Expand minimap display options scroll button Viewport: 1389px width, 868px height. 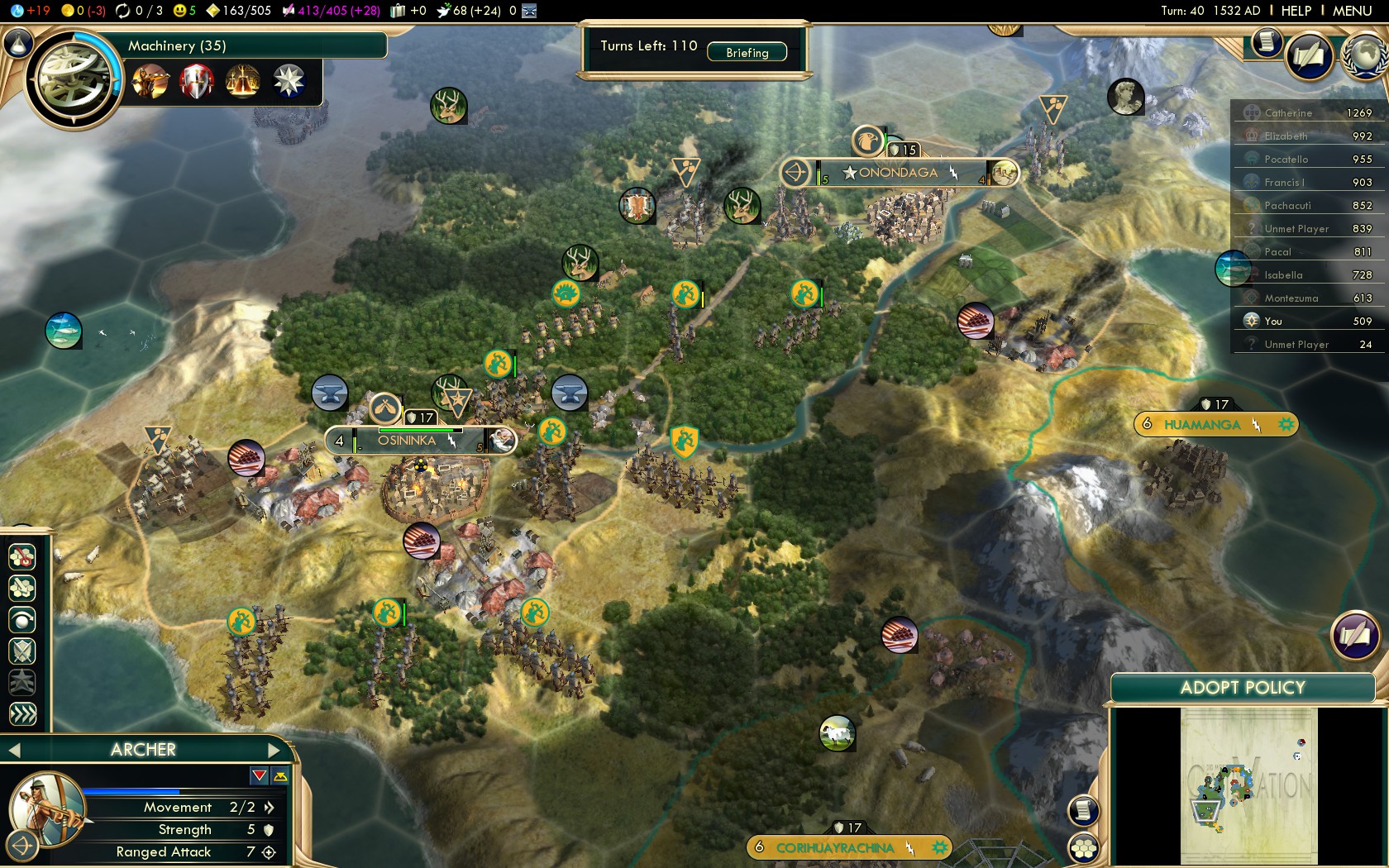[x=1085, y=810]
